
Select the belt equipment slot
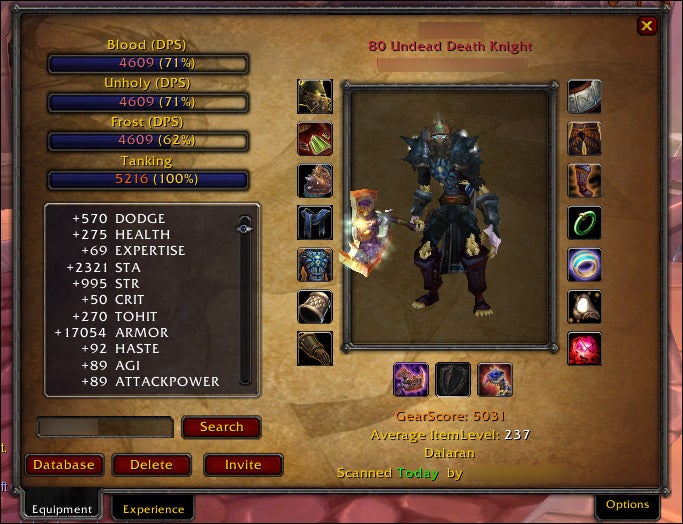585,97
